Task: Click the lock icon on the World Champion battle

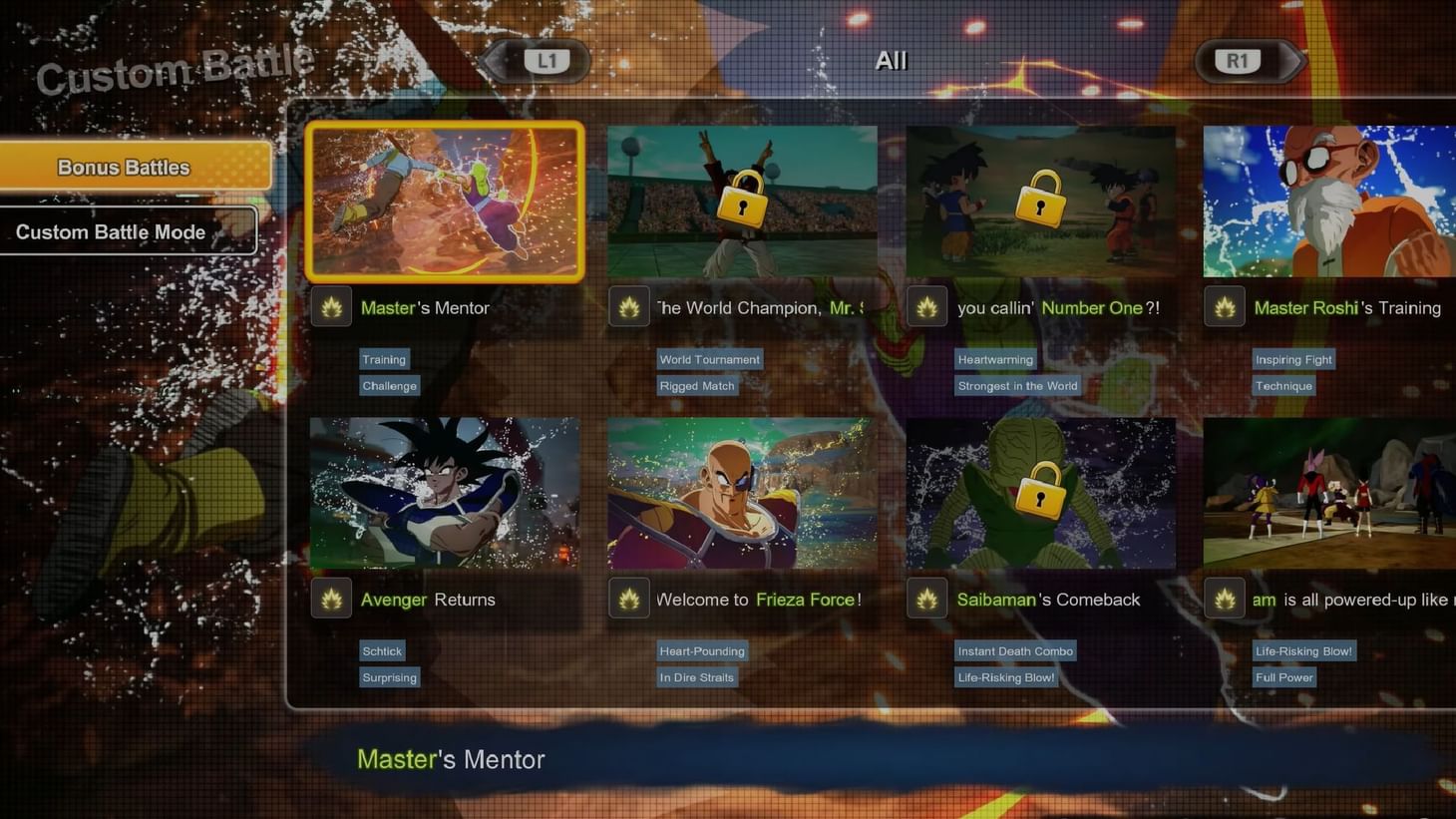Action: coord(742,202)
